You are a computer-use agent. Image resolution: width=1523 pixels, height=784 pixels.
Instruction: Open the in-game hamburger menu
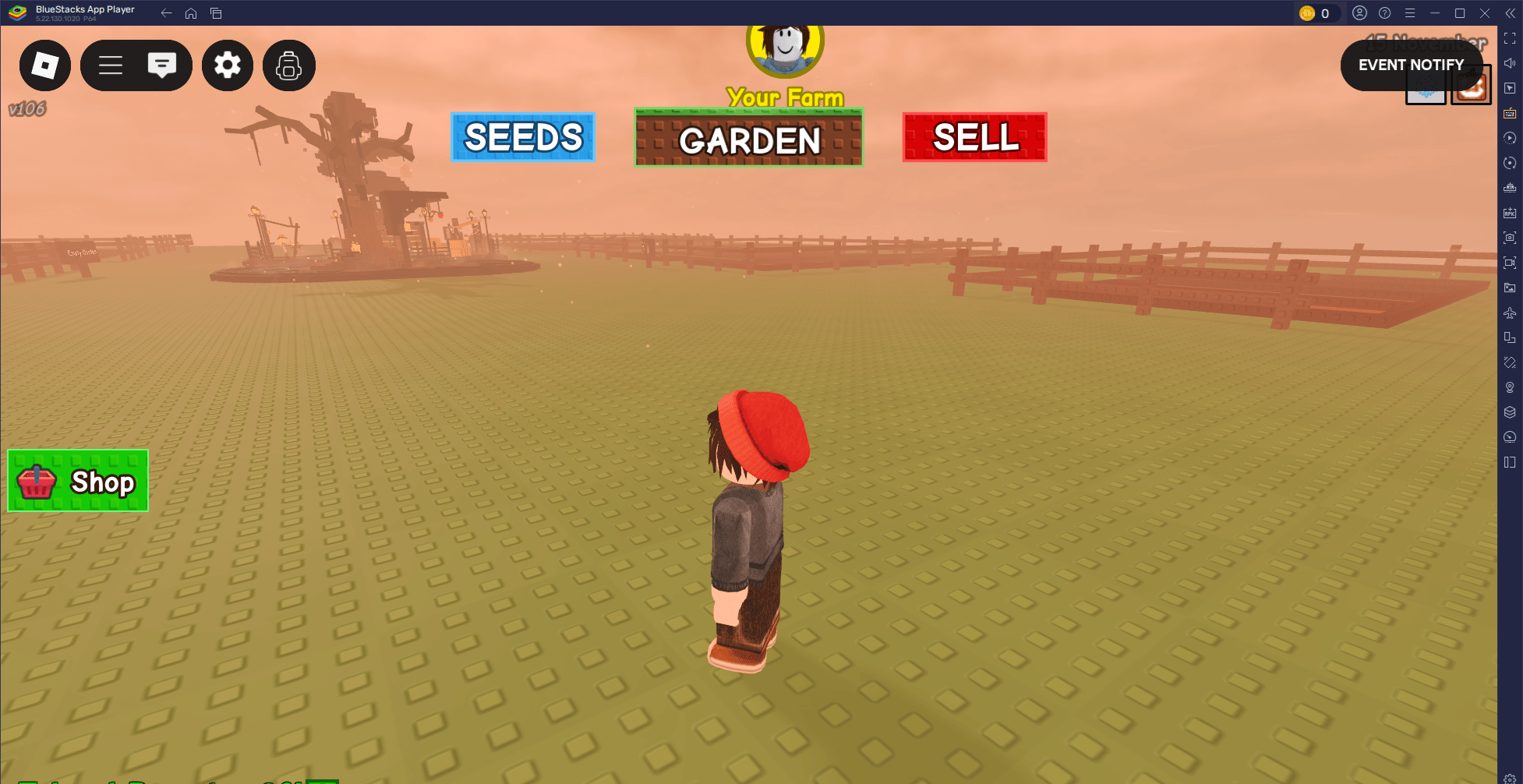pos(111,65)
